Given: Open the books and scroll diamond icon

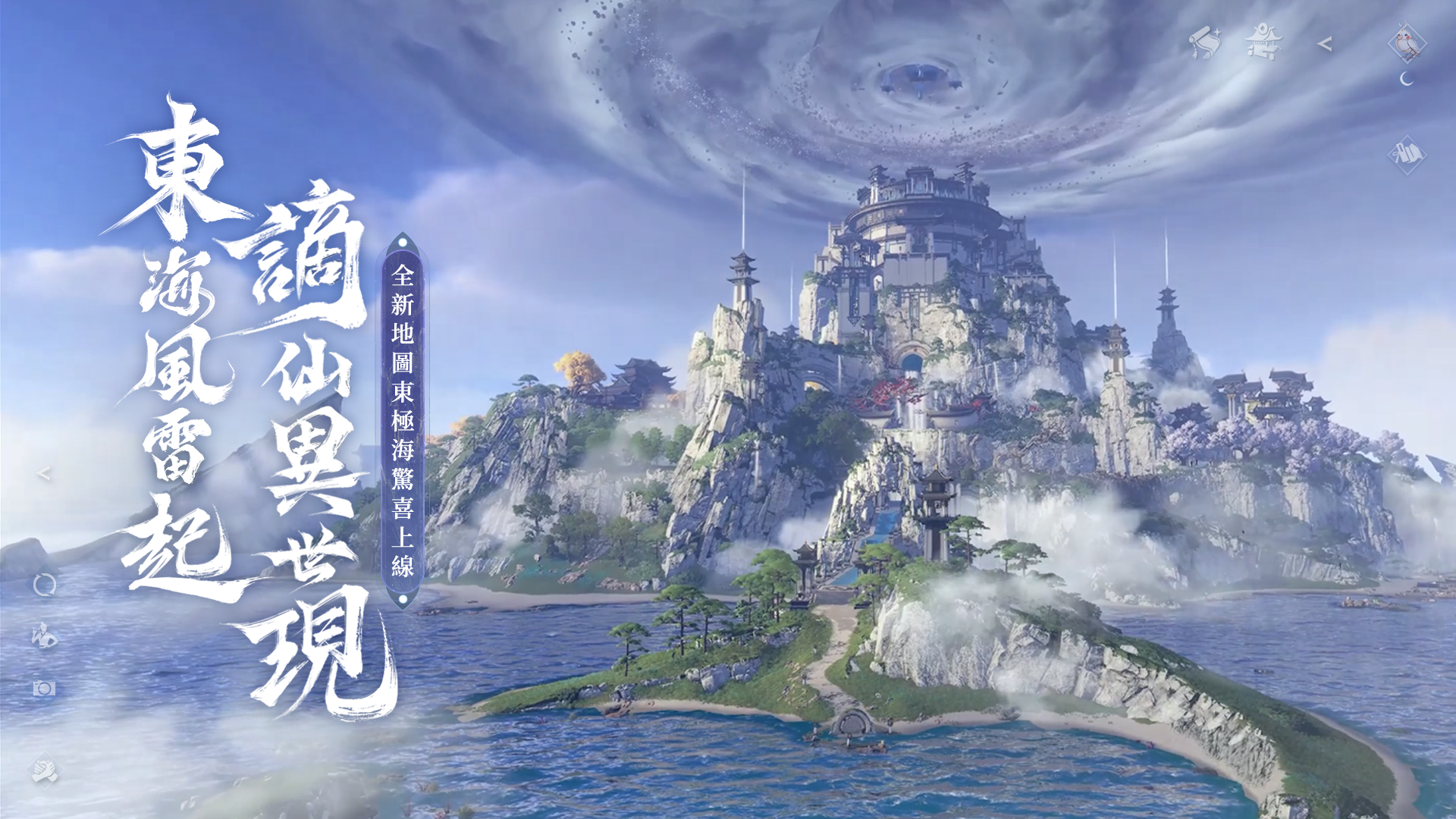Looking at the screenshot, I should (x=1407, y=155).
